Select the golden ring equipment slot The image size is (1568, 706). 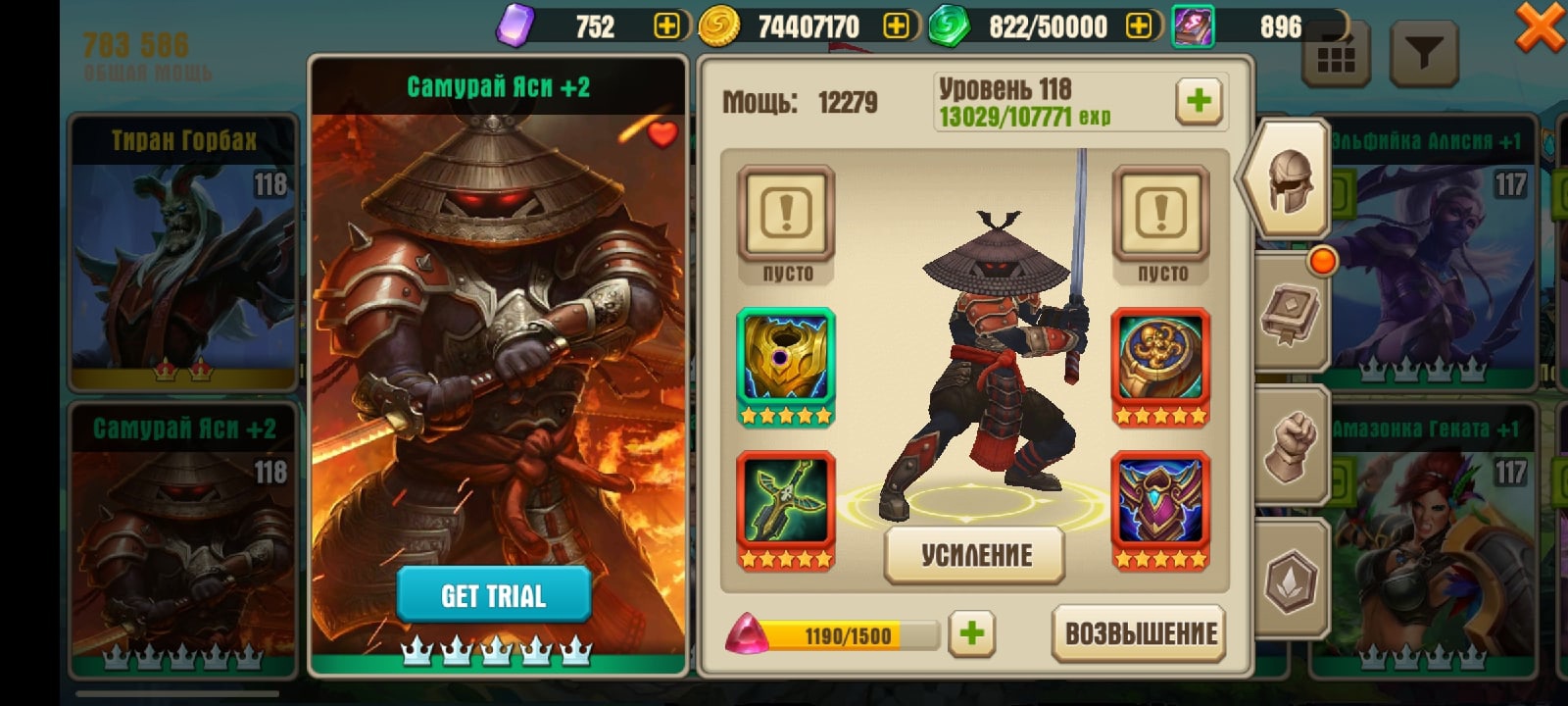pyautogui.click(x=1160, y=366)
